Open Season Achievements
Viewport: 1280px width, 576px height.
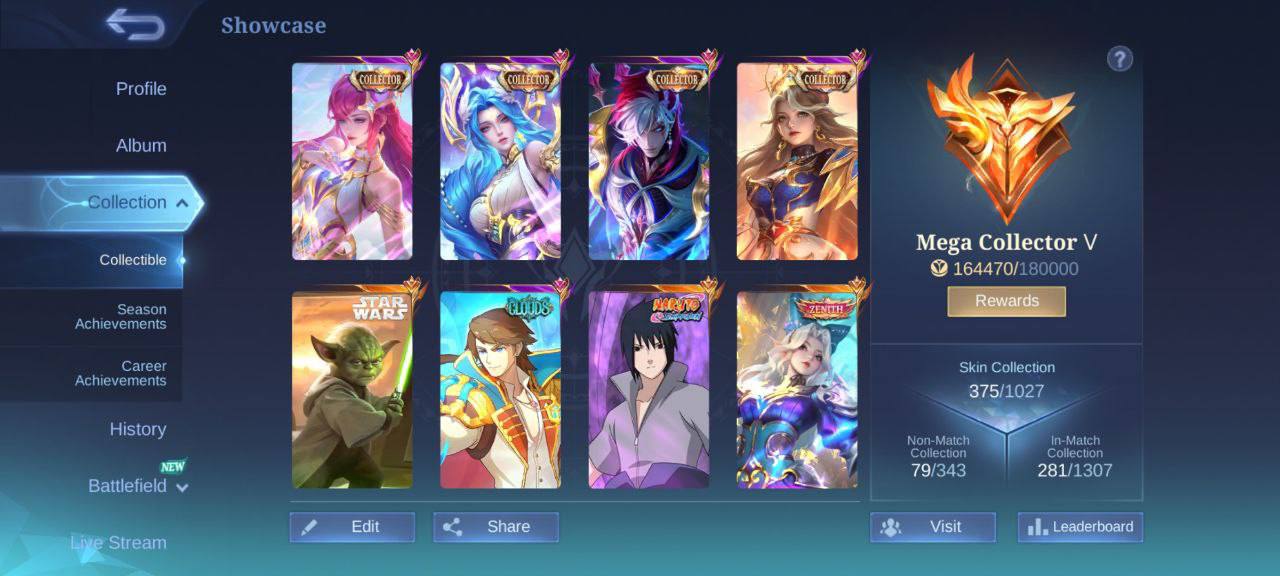point(121,317)
